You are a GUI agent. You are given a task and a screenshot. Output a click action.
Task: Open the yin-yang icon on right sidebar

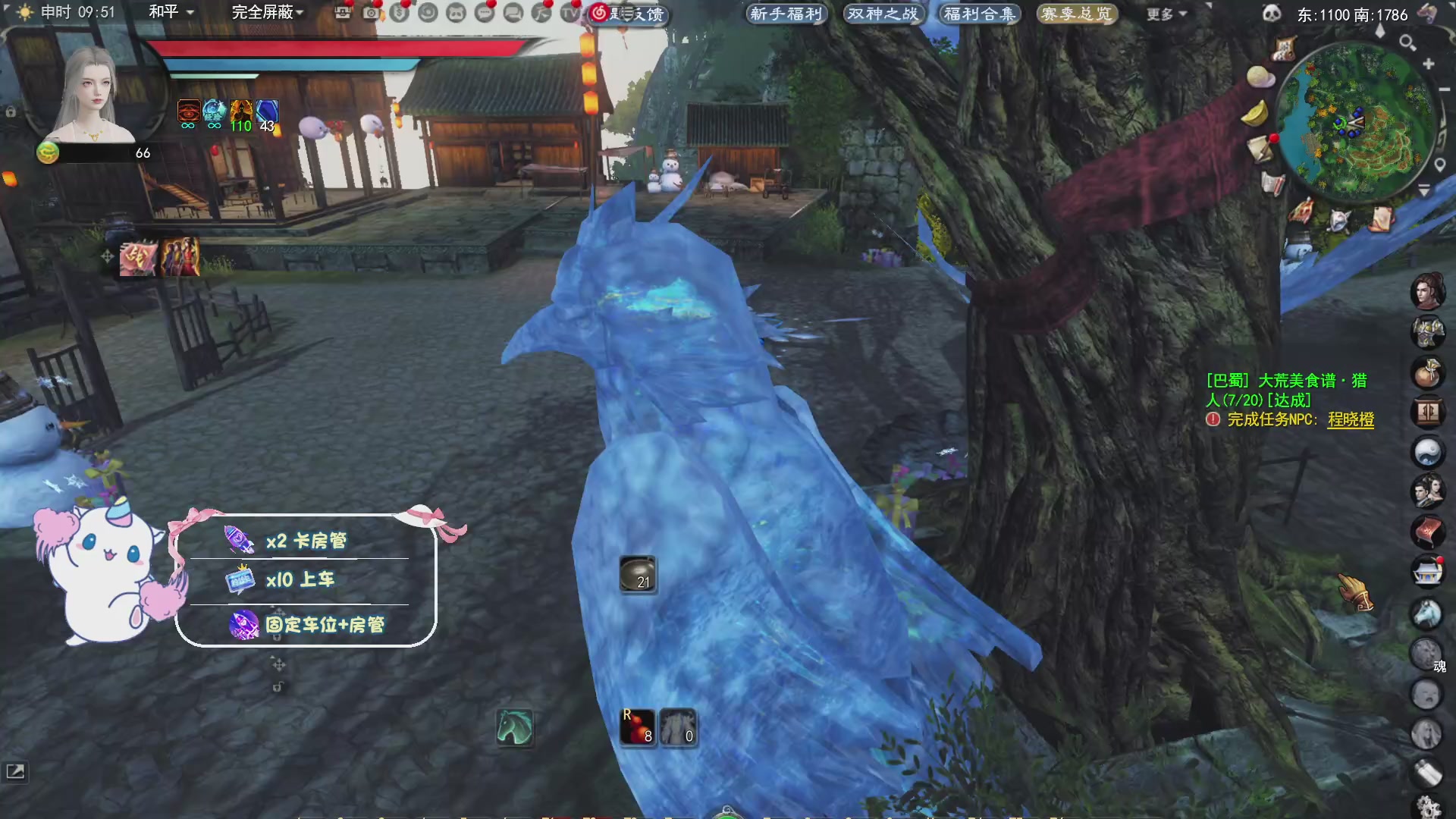click(x=1429, y=453)
